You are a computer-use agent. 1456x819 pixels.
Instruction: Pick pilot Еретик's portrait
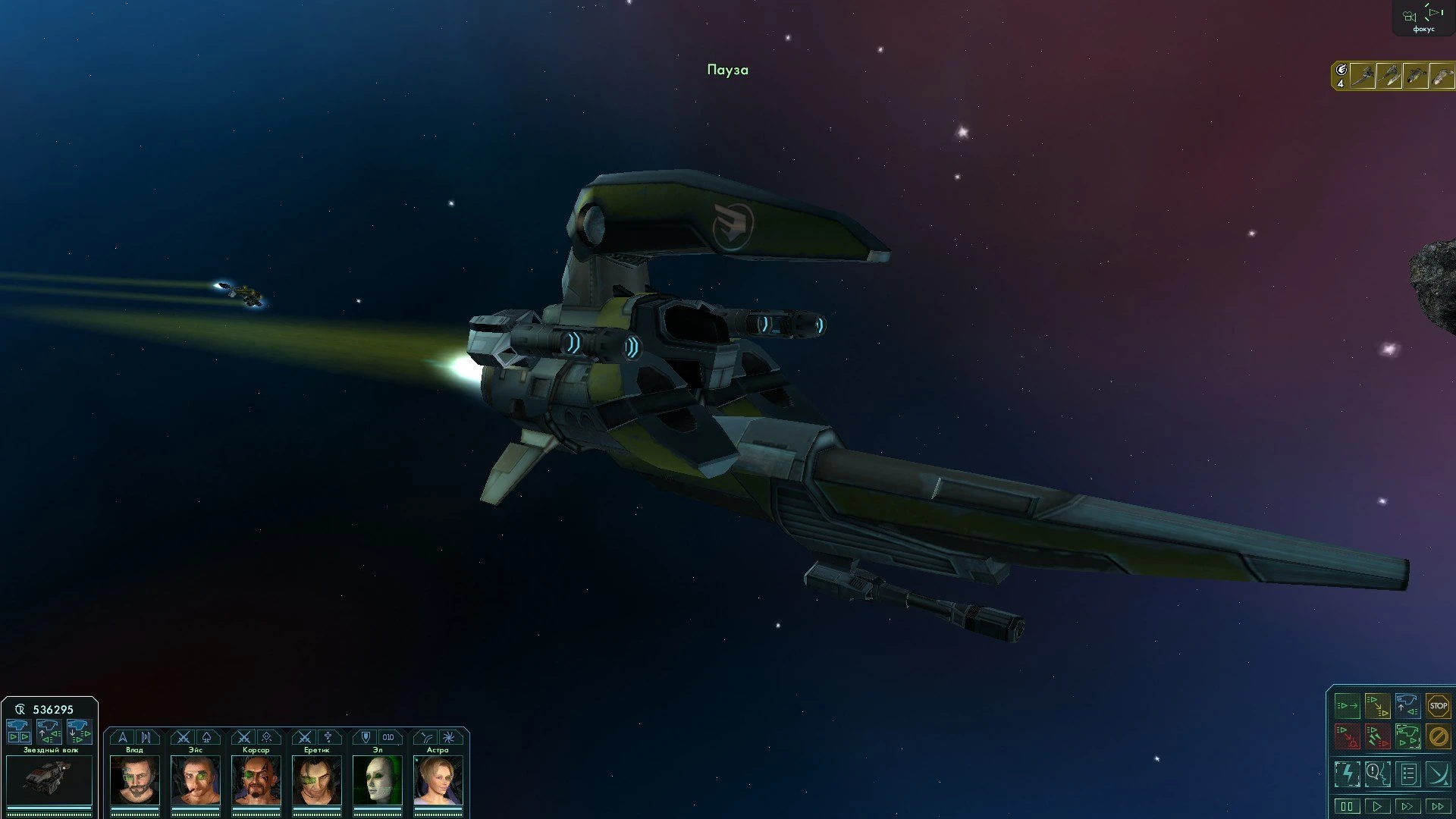[x=317, y=780]
